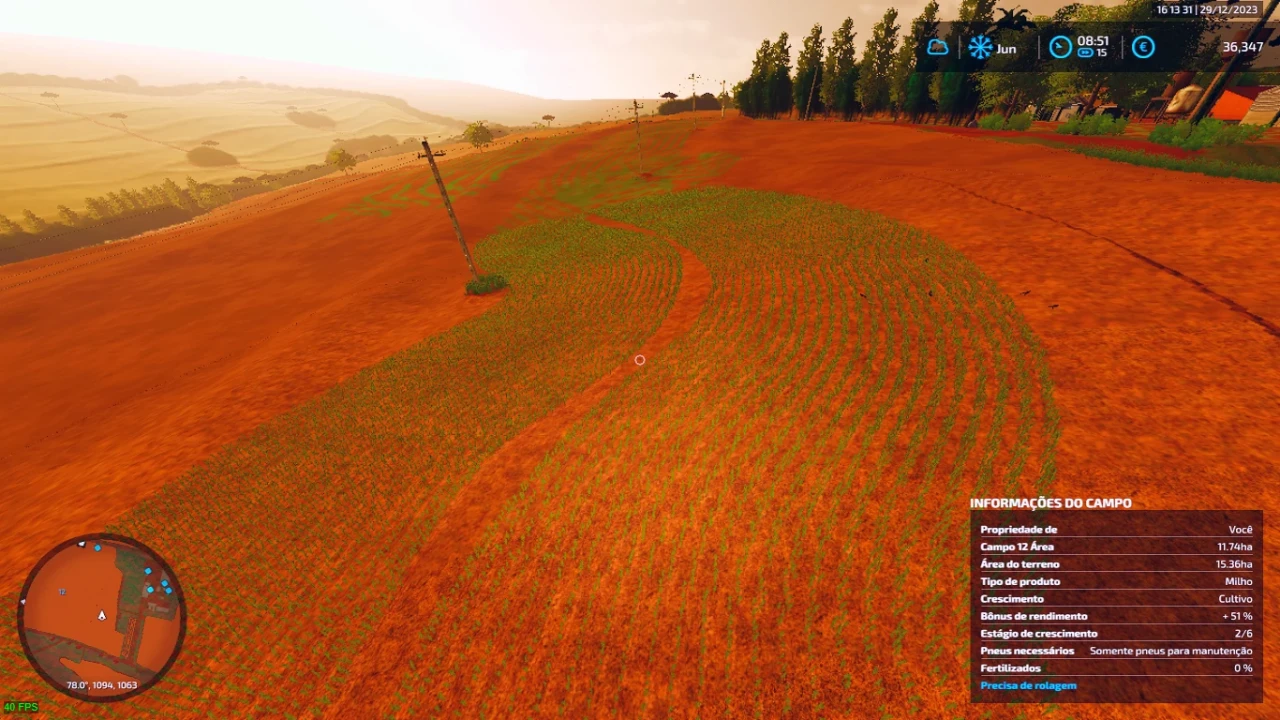Click the Fertilizados 0% row

[1115, 668]
